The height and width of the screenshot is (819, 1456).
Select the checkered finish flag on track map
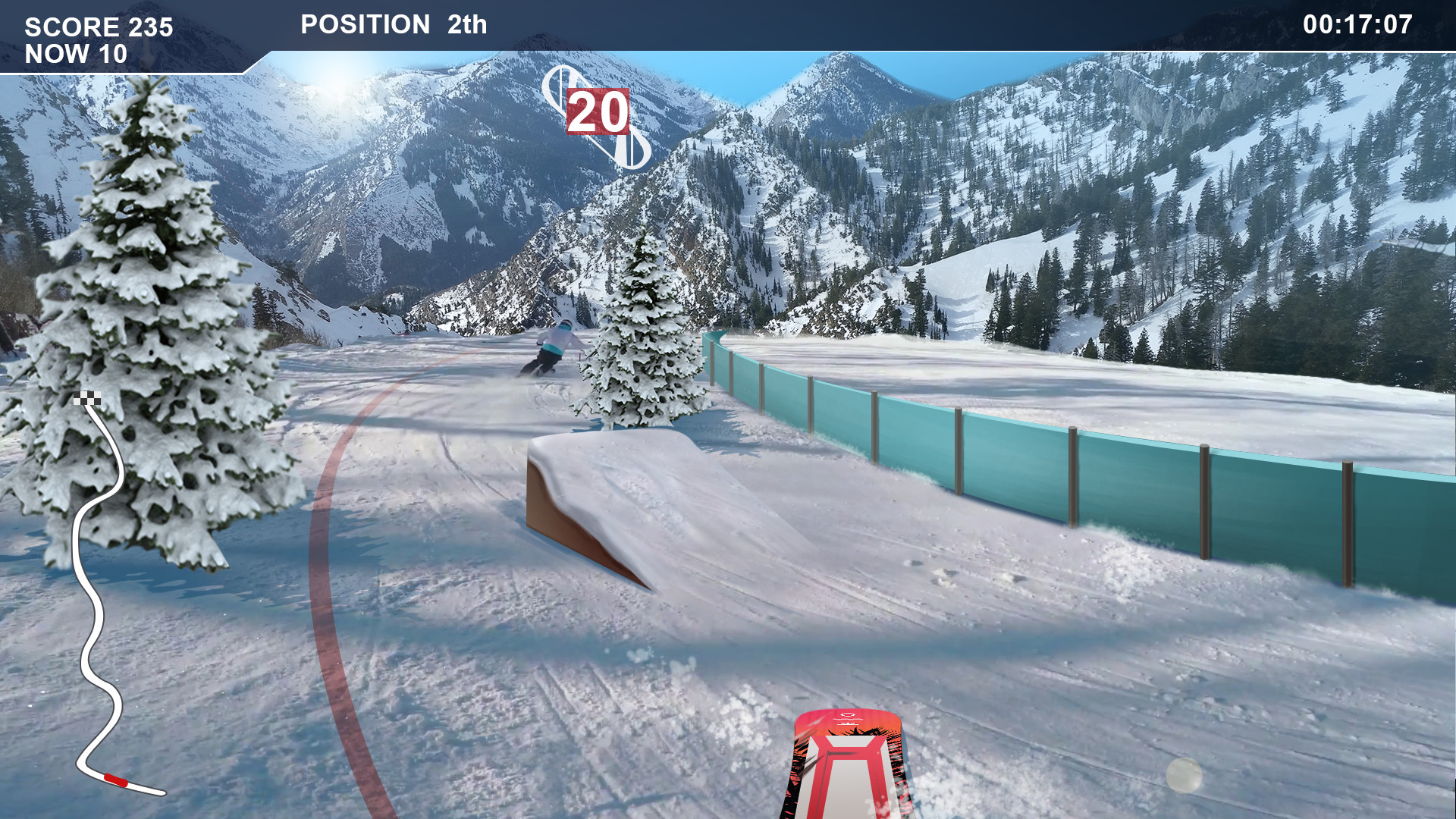(x=86, y=397)
